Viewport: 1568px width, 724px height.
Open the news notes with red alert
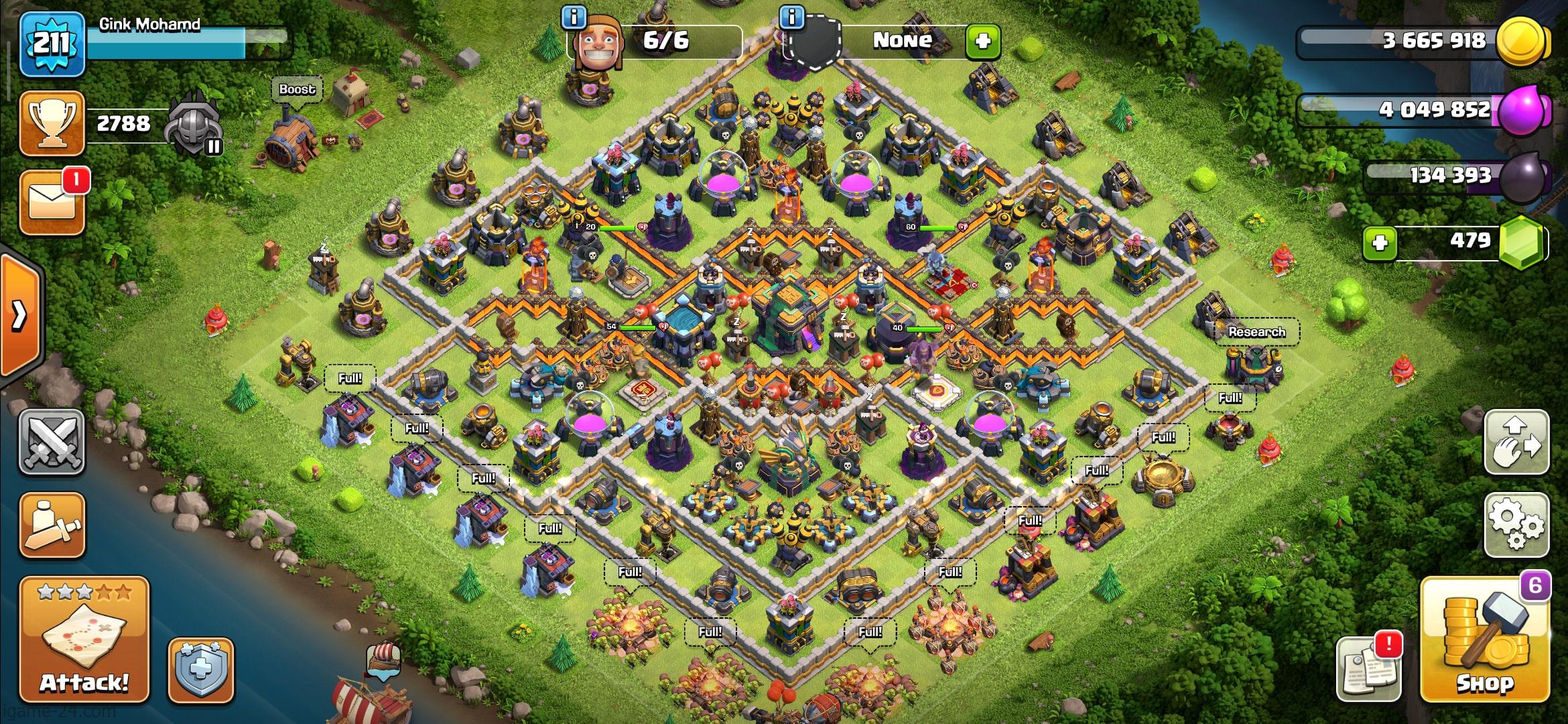pos(1368,668)
